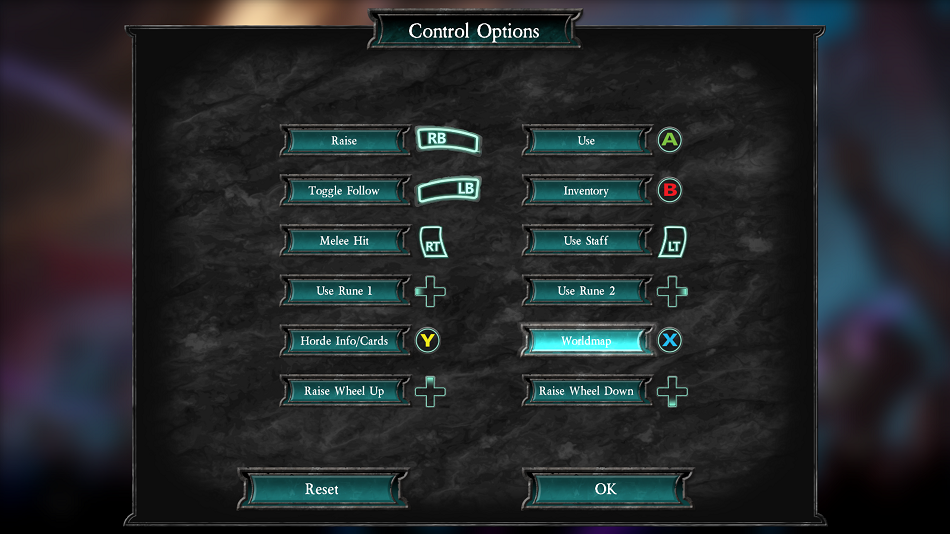The image size is (950, 534).
Task: Click the Melee Hit control button
Action: (344, 241)
